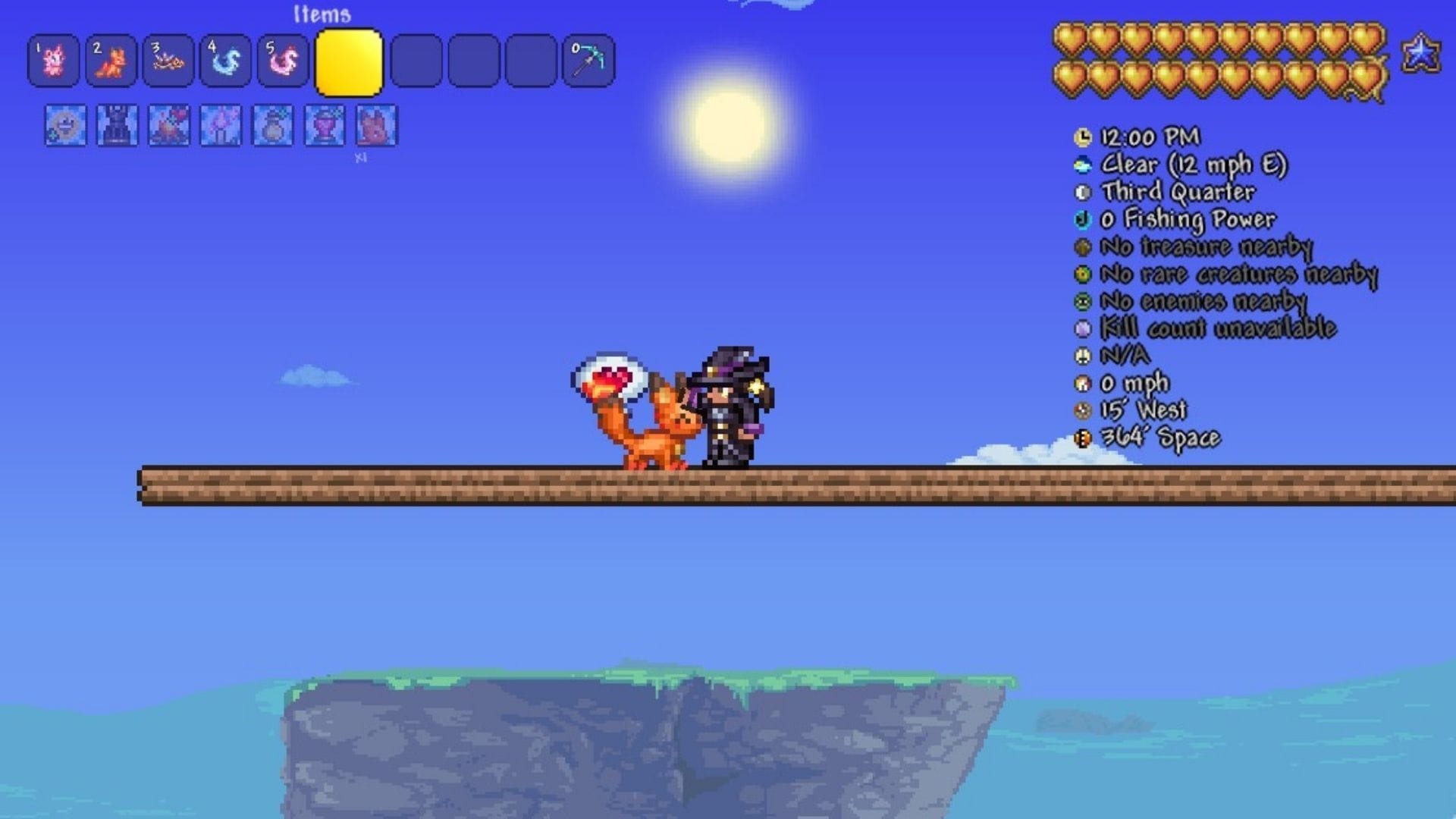The width and height of the screenshot is (1456, 819).
Task: Equip the pickaxe in slot 0
Action: (x=588, y=61)
